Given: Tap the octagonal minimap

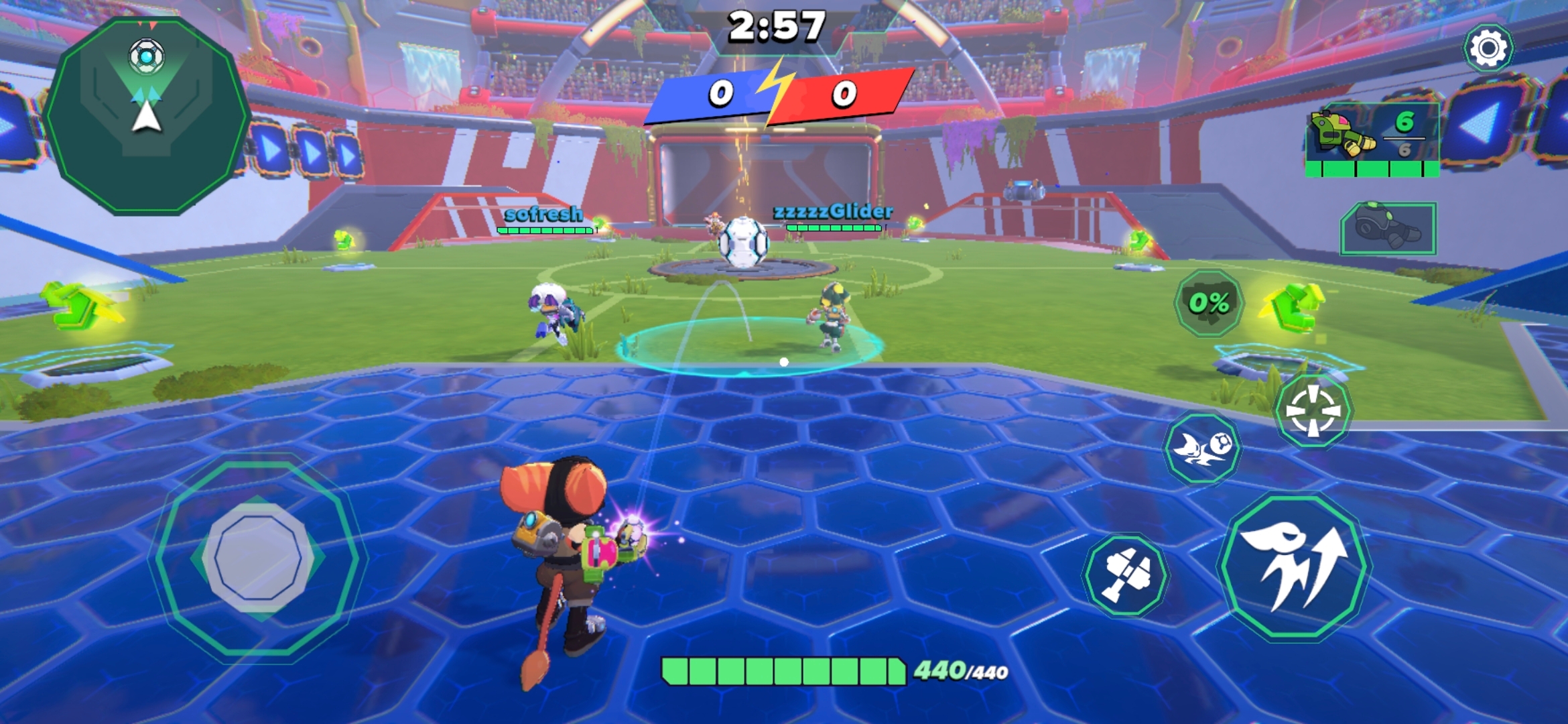Looking at the screenshot, I should (x=146, y=115).
